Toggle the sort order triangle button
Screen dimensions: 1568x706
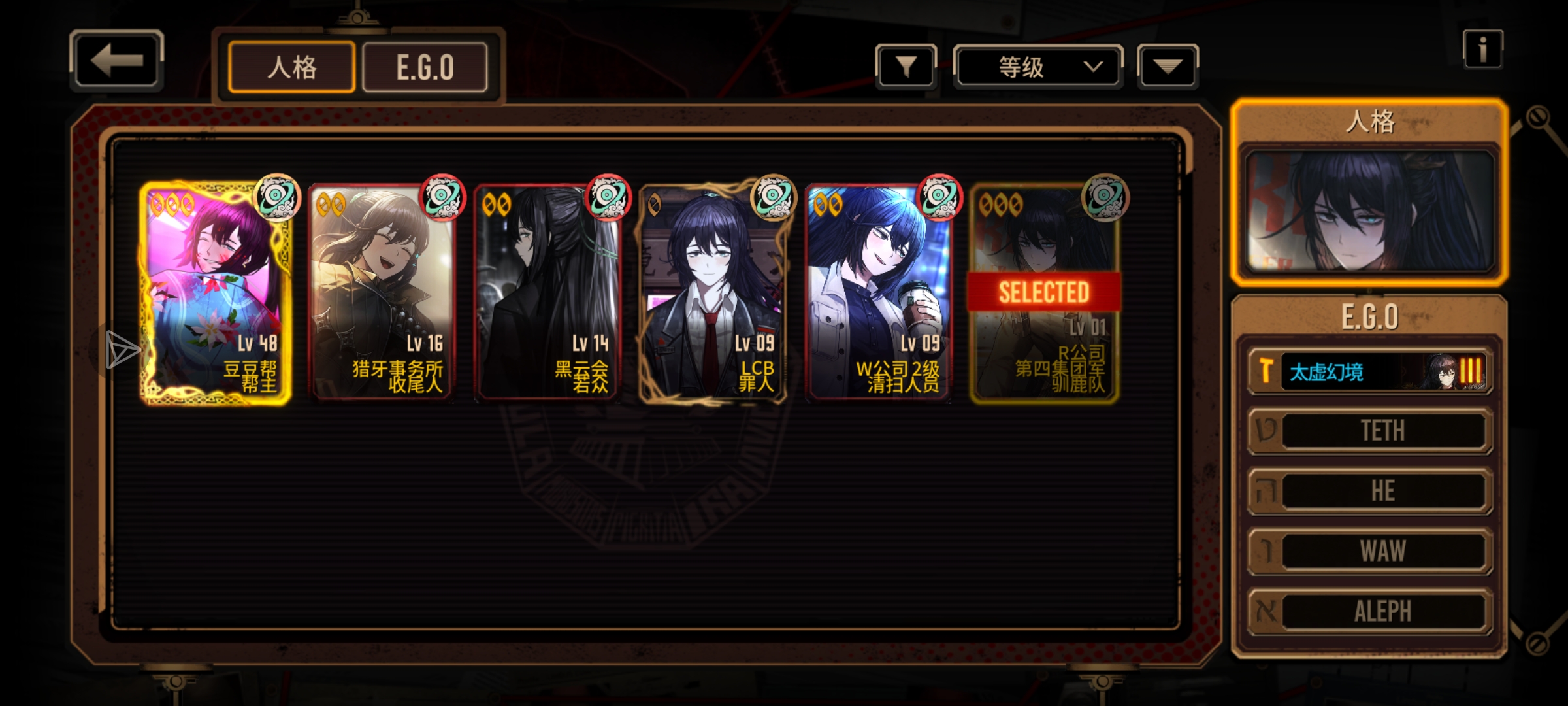point(1168,67)
